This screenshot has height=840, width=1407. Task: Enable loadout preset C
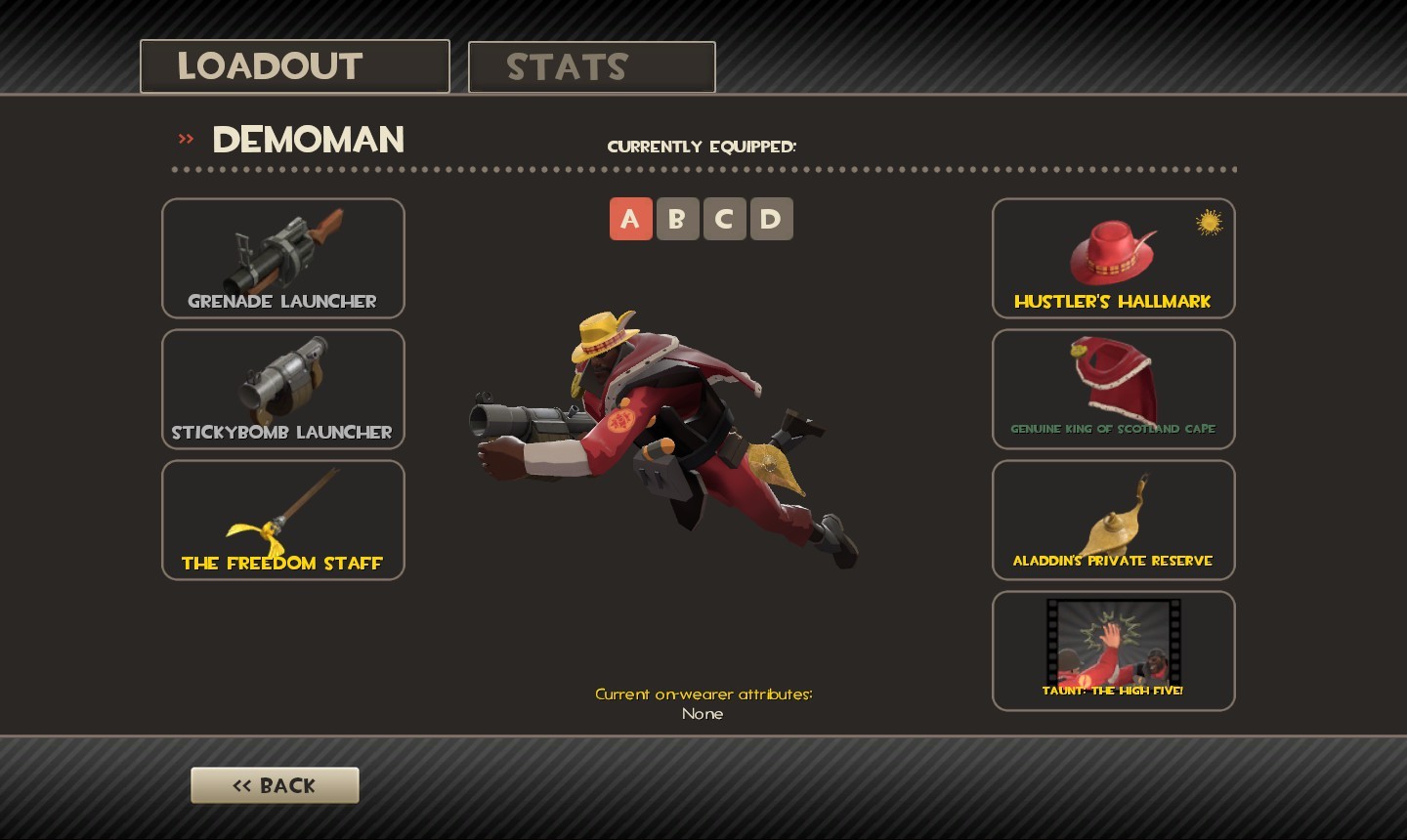(724, 219)
